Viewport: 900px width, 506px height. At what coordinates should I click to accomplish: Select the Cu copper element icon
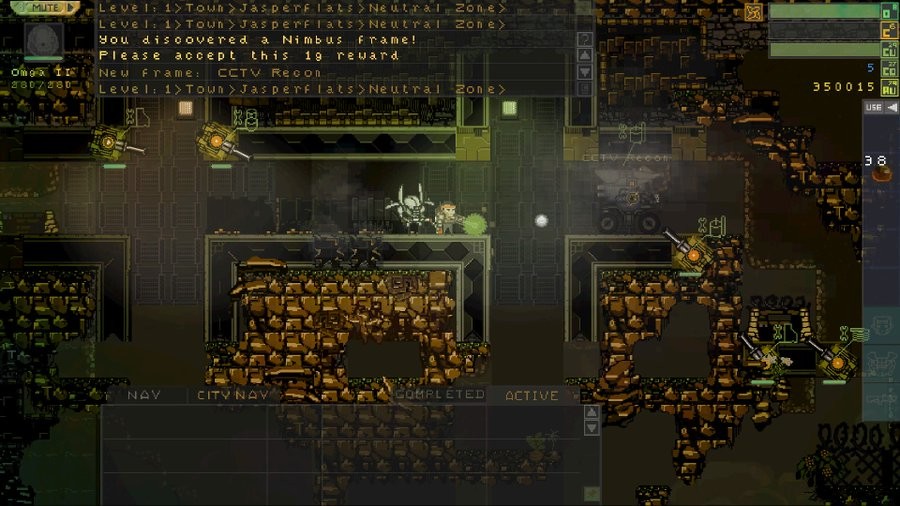click(x=888, y=50)
